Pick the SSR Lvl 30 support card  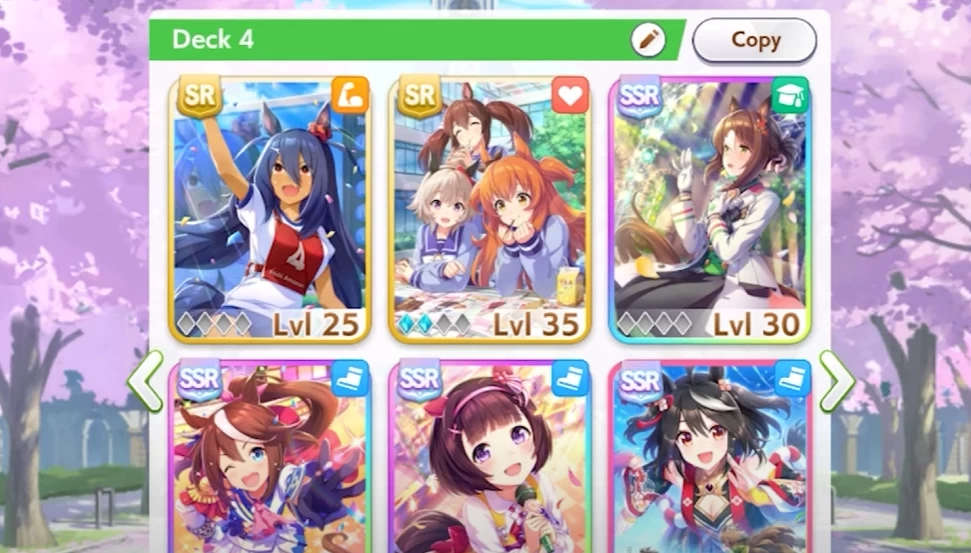click(709, 208)
